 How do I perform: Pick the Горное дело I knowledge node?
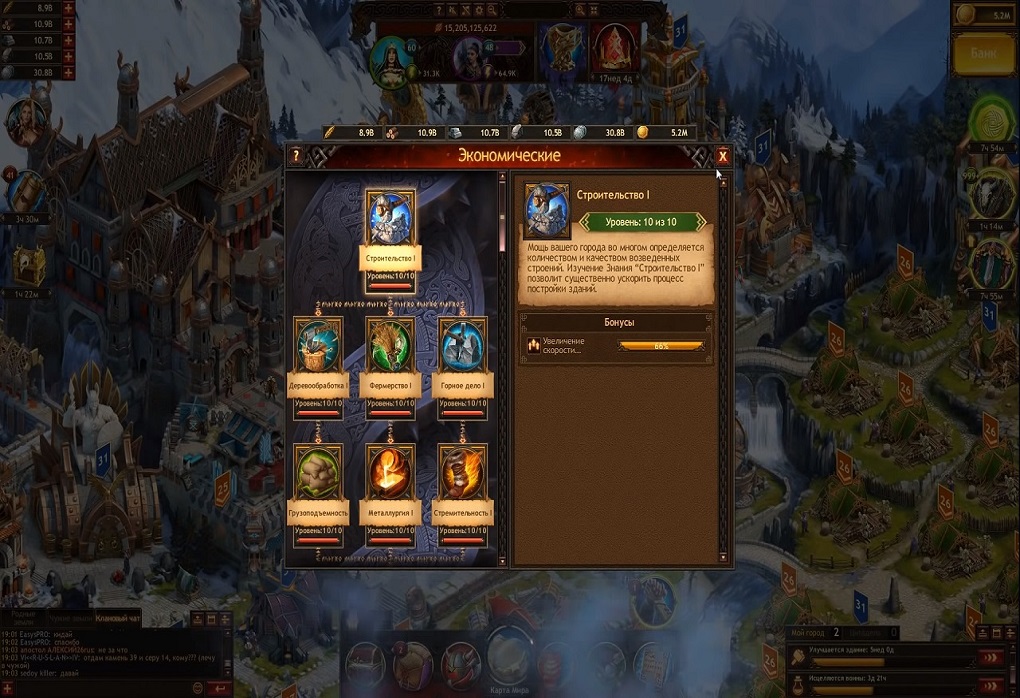pos(462,346)
